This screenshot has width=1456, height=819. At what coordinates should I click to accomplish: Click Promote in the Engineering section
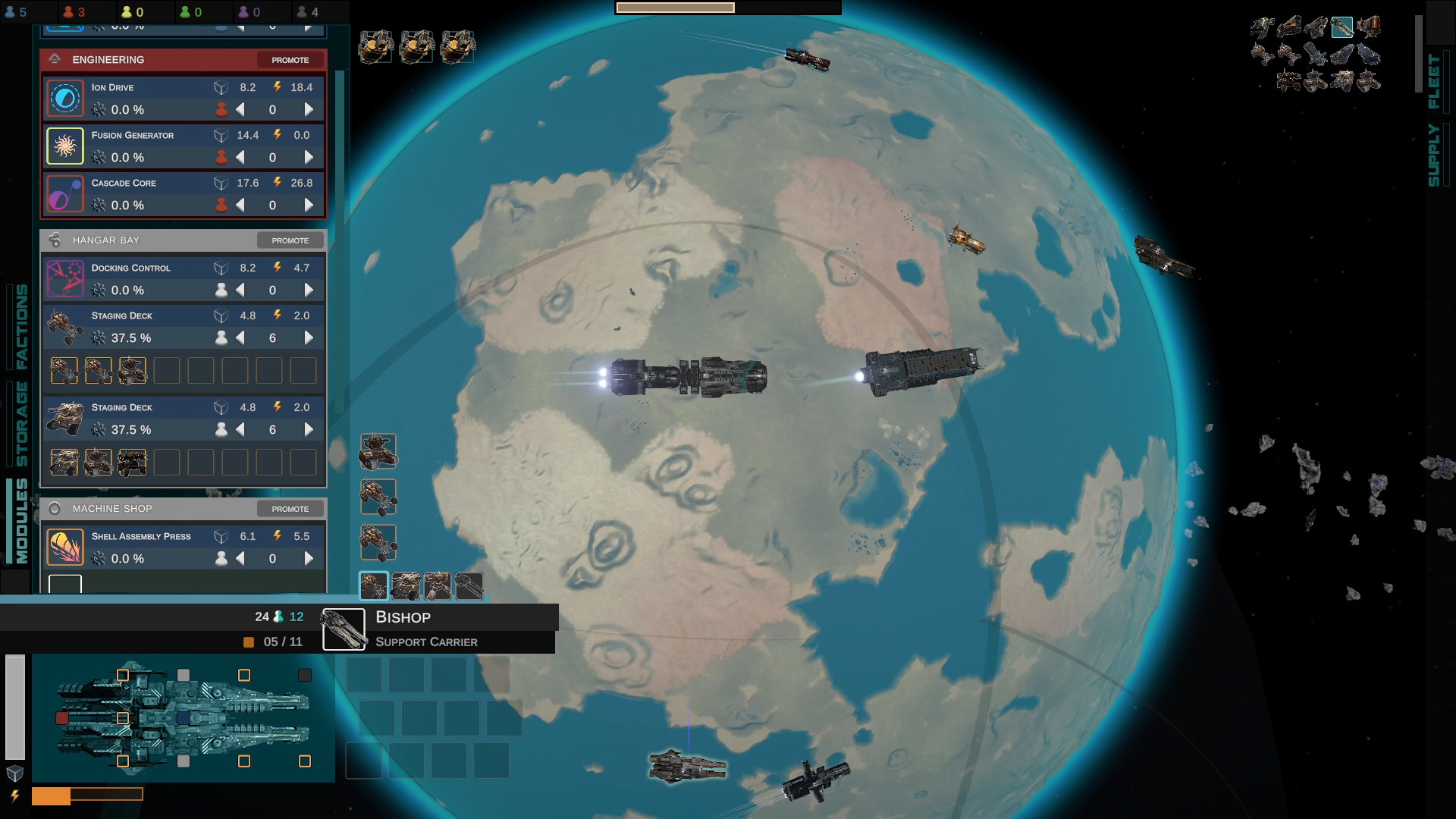point(290,59)
